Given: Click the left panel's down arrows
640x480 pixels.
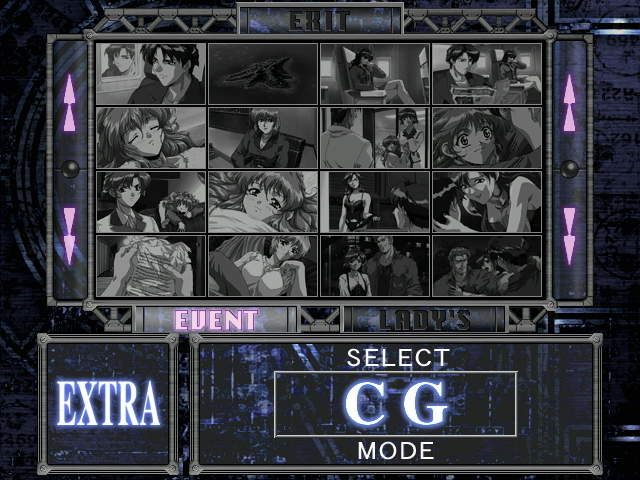Looking at the screenshot, I should [x=69, y=234].
